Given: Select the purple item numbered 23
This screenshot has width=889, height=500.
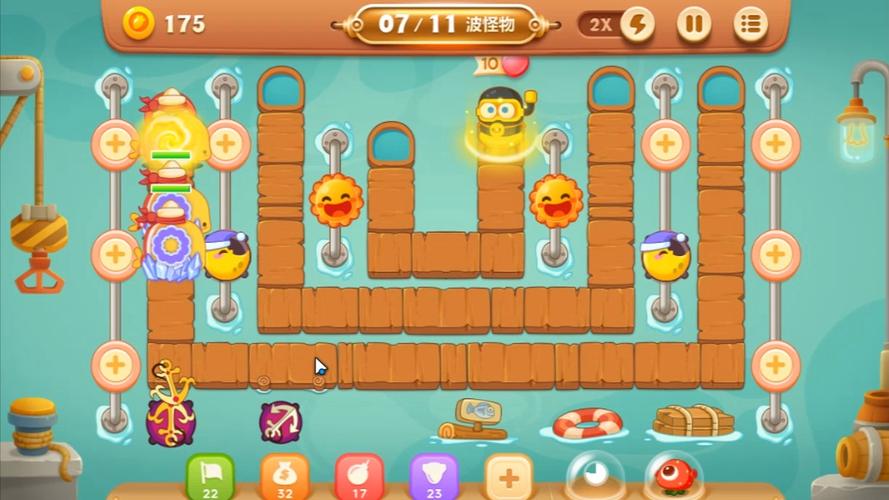Looking at the screenshot, I should pos(434,475).
